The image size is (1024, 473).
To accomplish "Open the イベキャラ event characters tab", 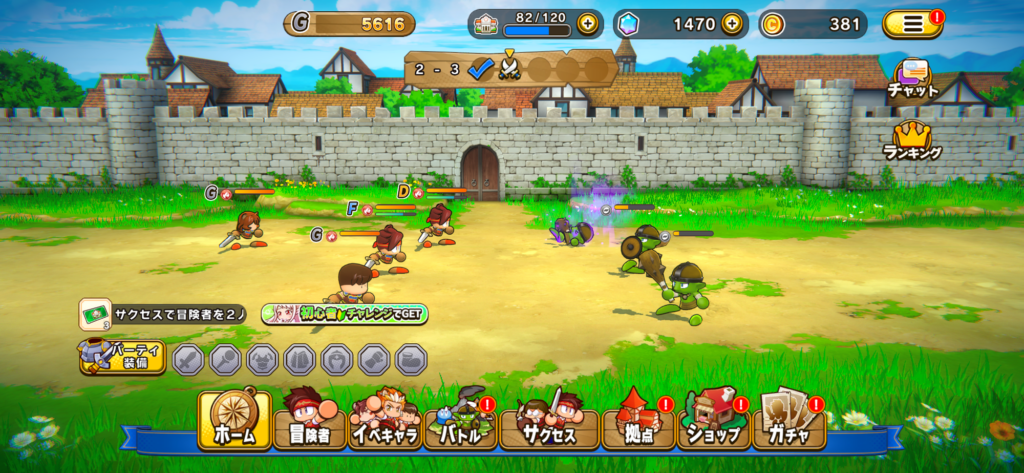I will [x=385, y=421].
